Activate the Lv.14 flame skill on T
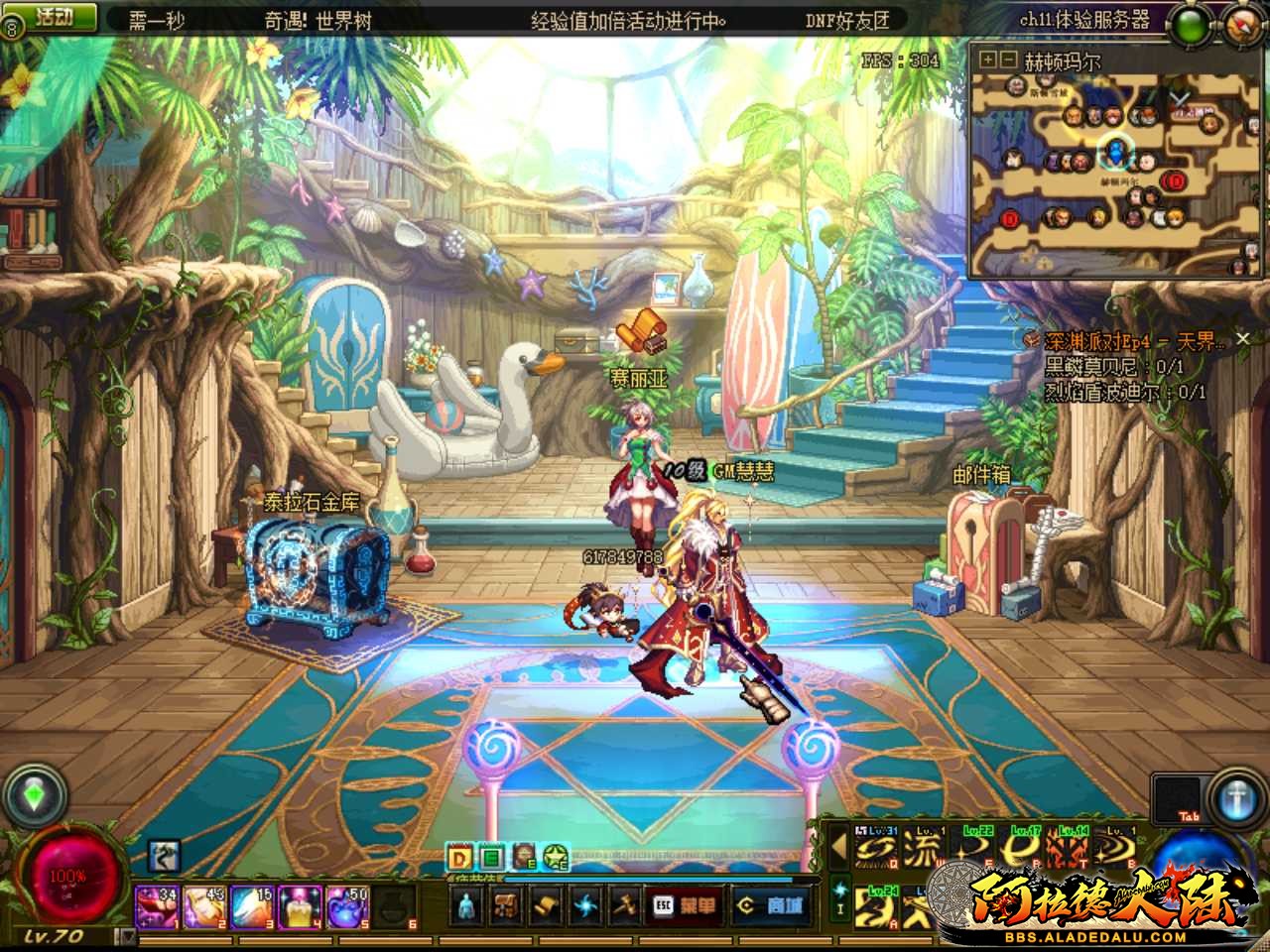1270x952 pixels. coord(1072,850)
